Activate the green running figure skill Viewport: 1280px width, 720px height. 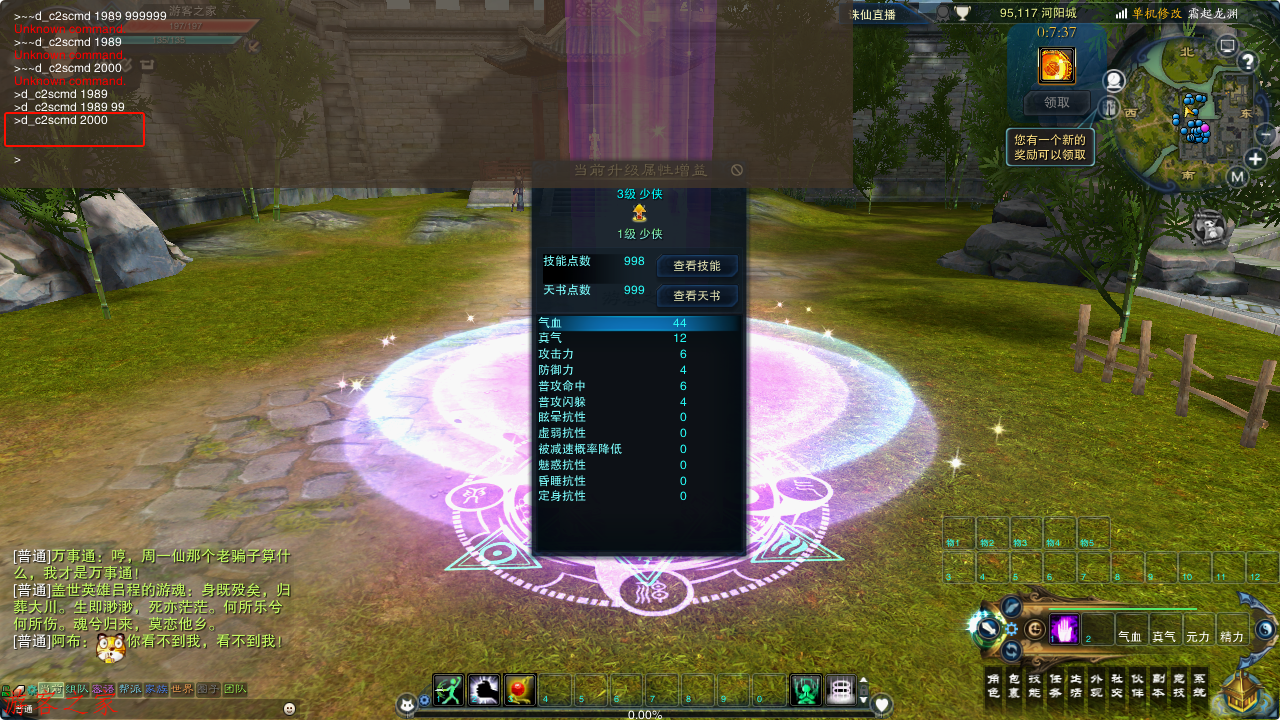pyautogui.click(x=448, y=690)
